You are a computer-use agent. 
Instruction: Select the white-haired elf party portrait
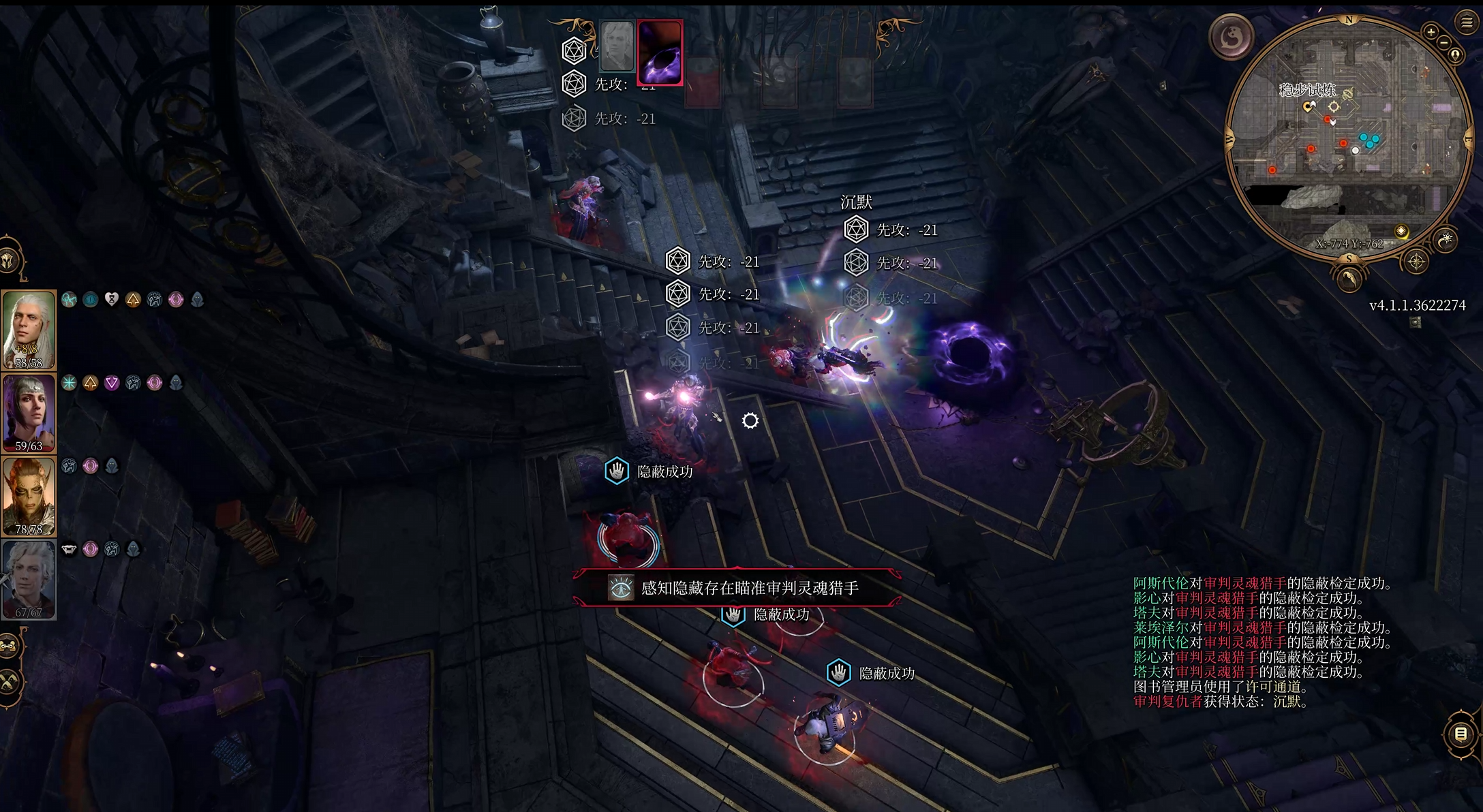(x=29, y=330)
